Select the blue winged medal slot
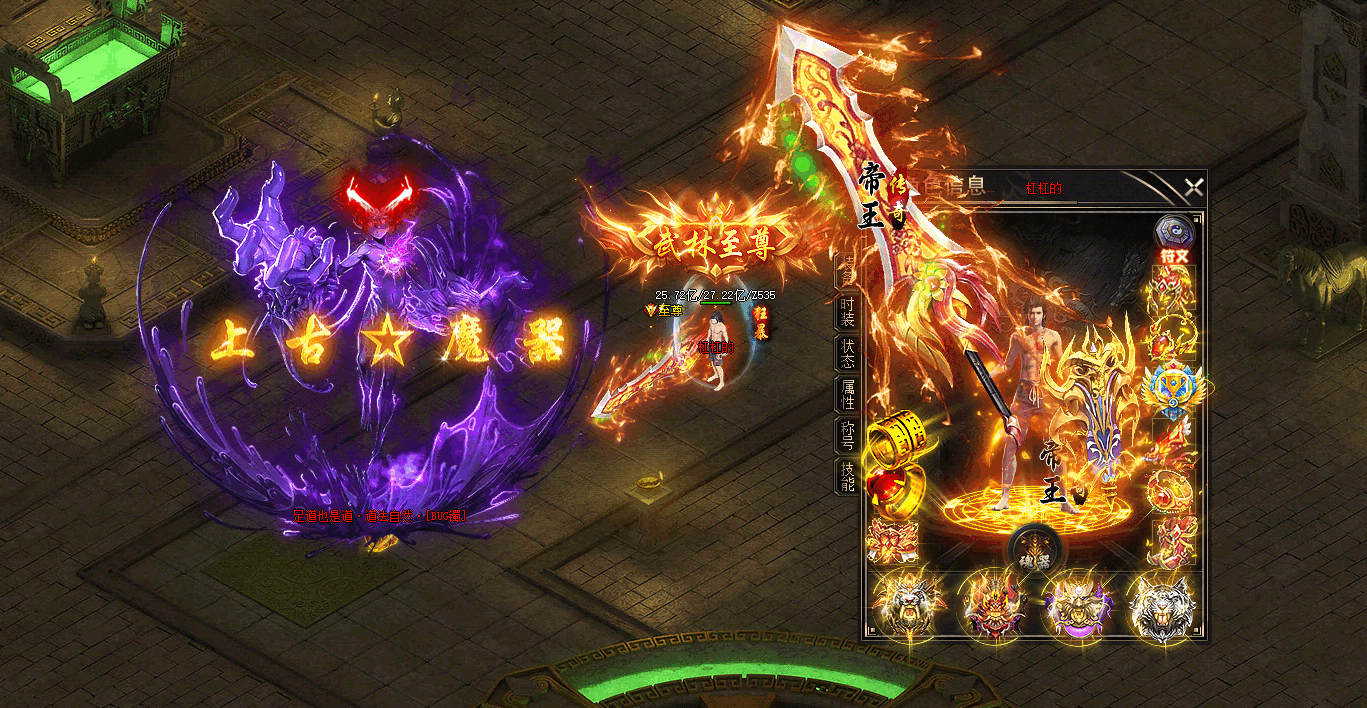 tap(1174, 387)
